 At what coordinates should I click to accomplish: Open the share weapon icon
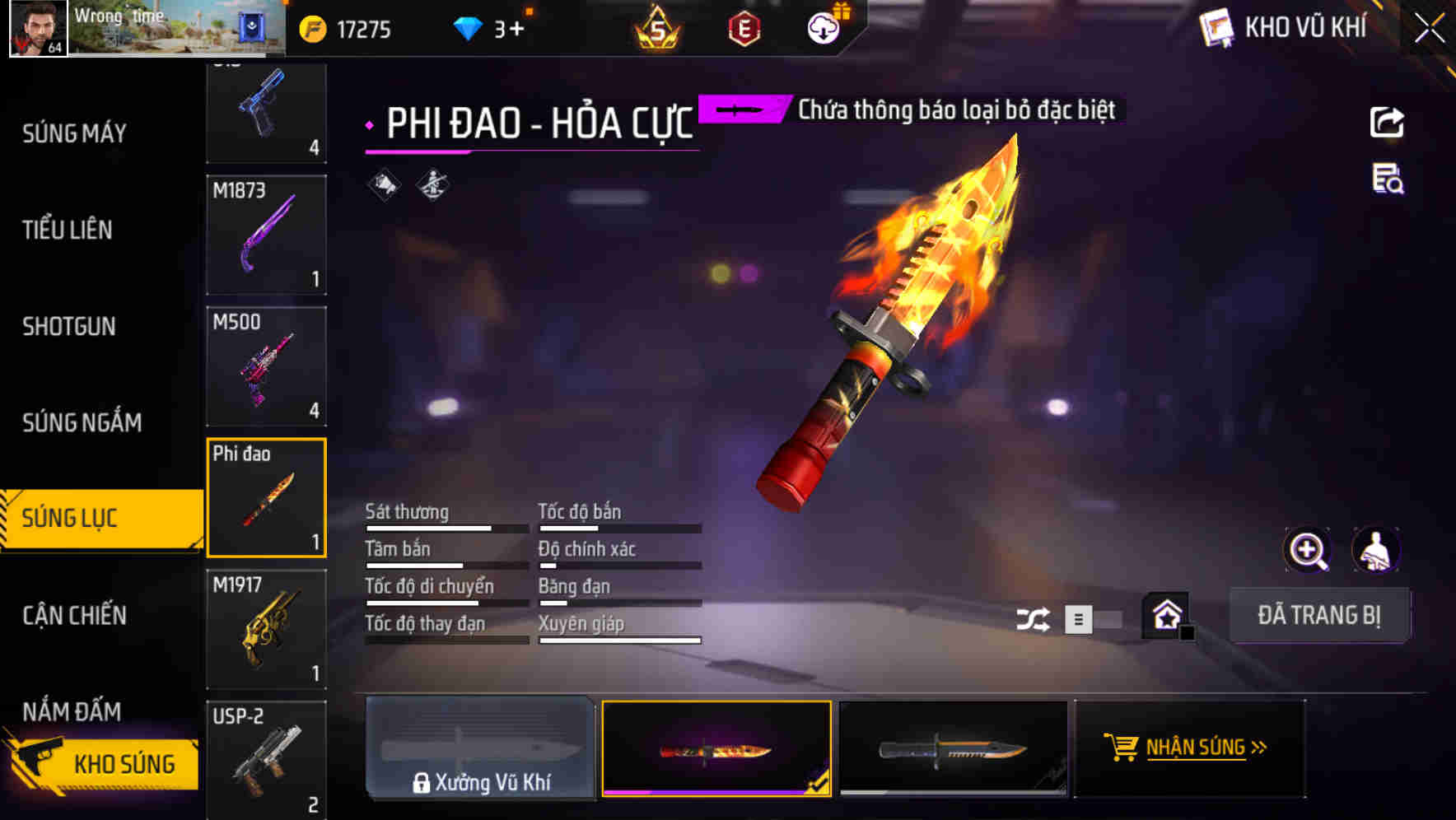coord(1388,122)
